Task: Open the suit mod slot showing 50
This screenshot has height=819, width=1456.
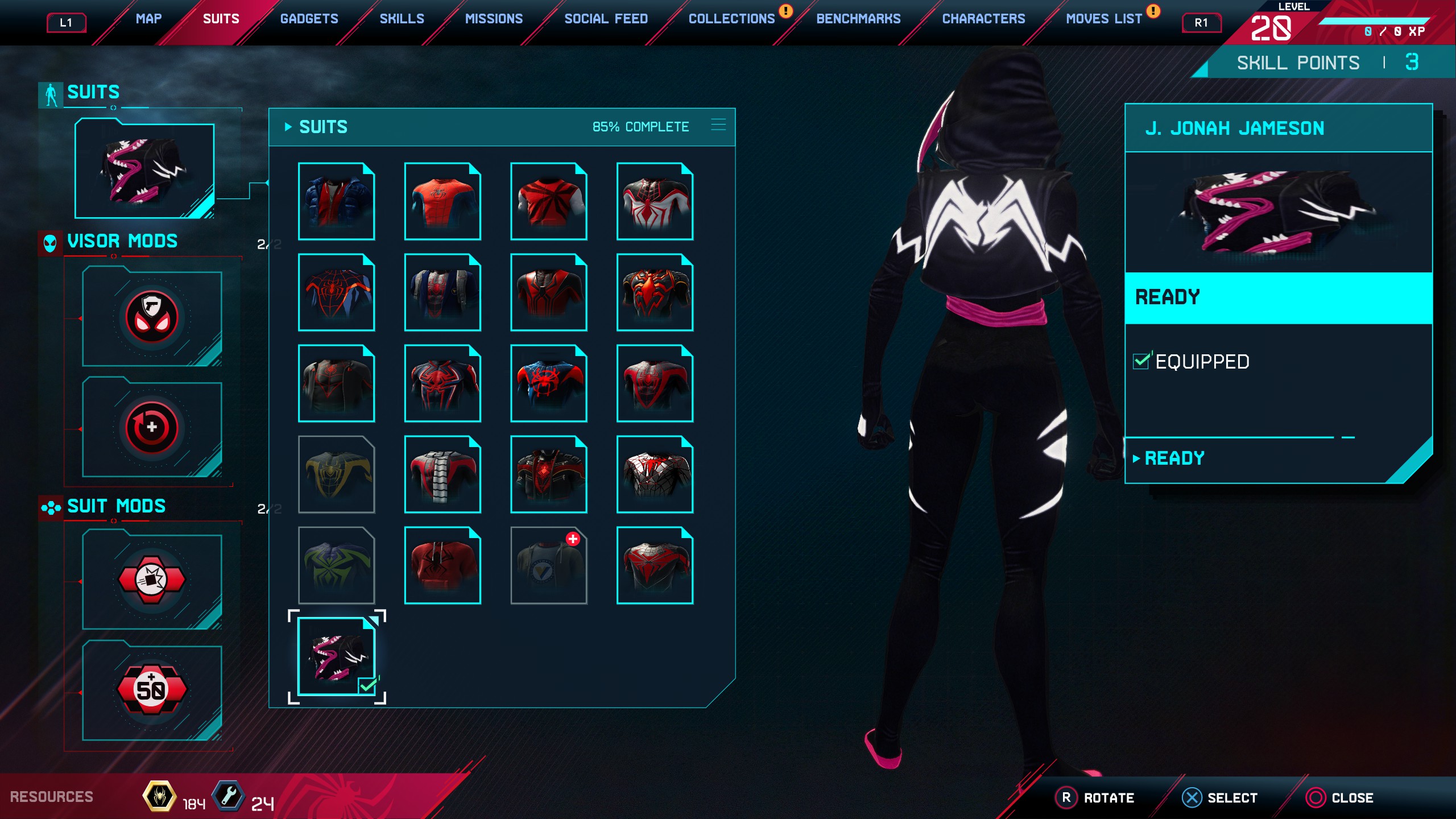Action: (x=152, y=690)
